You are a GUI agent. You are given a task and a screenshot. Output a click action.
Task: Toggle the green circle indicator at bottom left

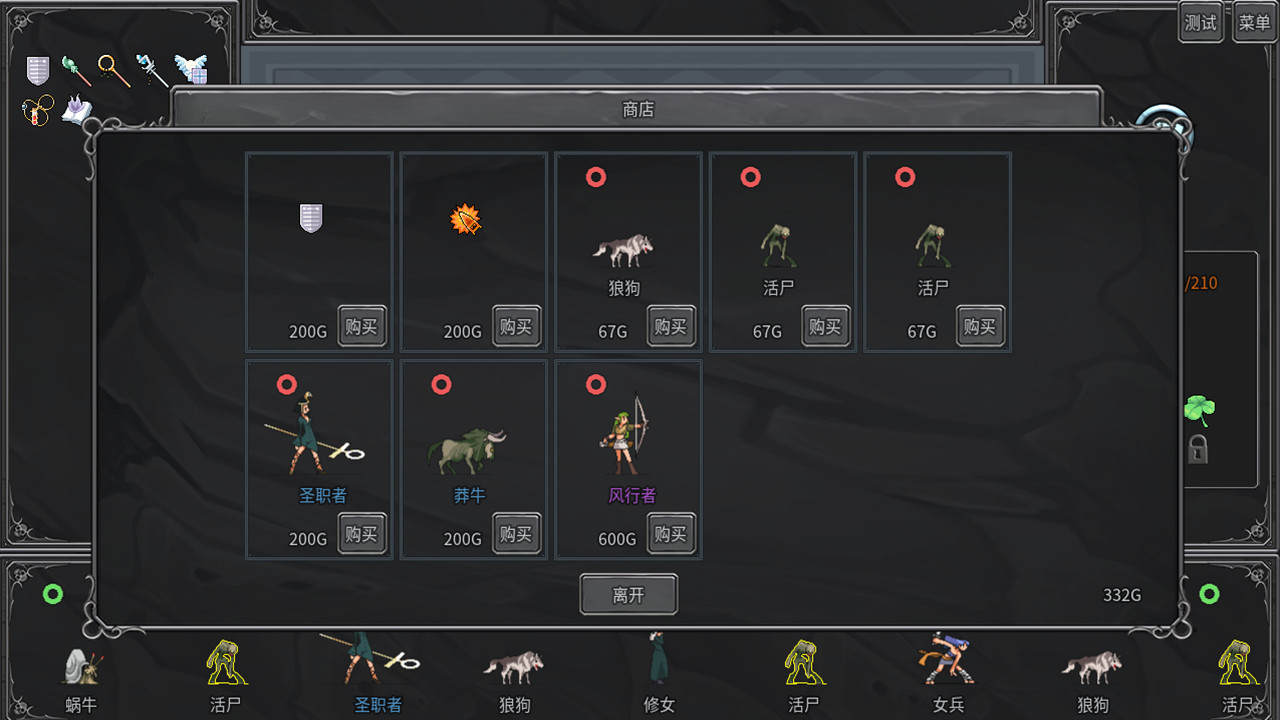[x=55, y=594]
